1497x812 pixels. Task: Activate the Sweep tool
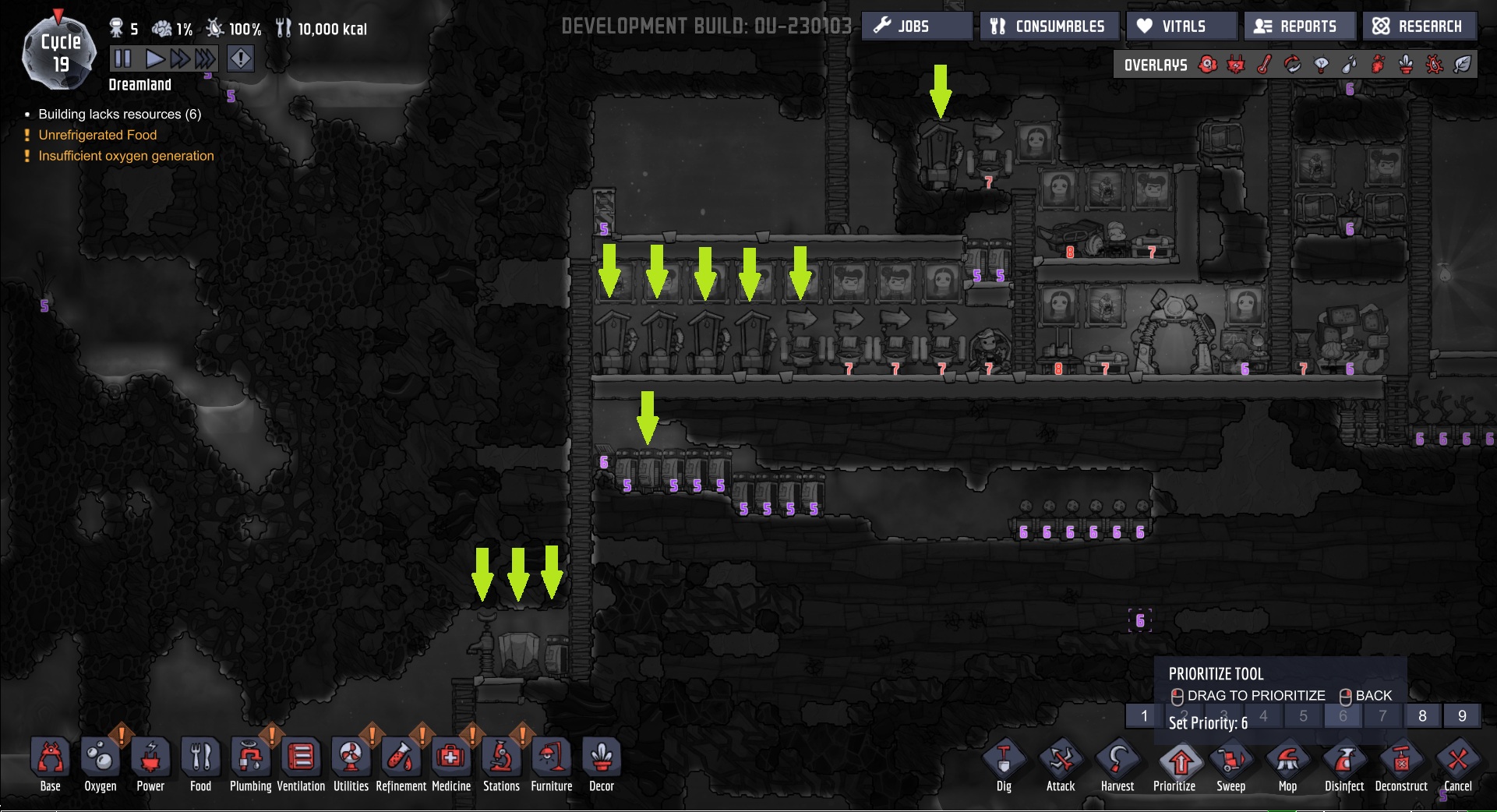tap(1232, 764)
